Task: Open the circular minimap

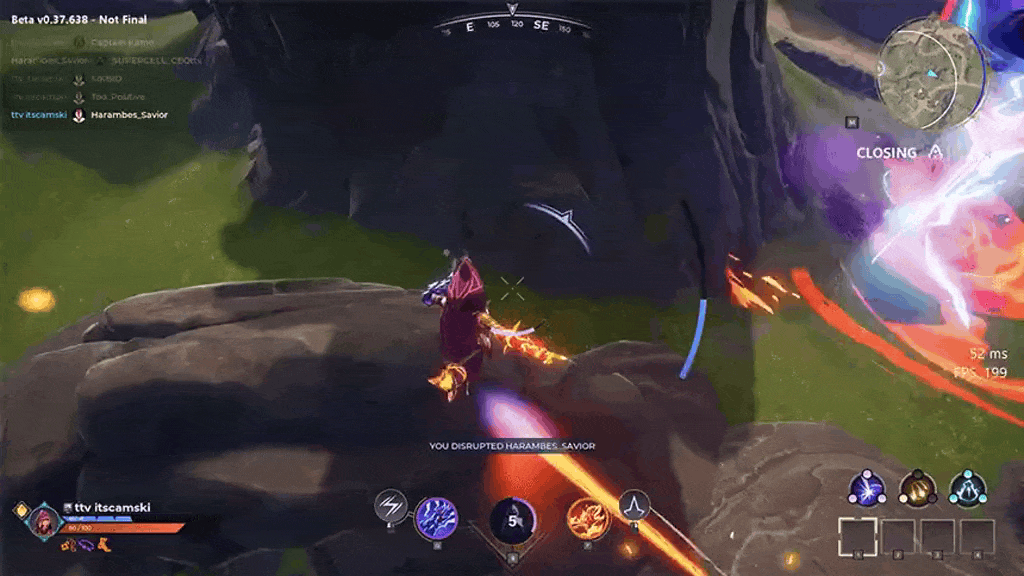Action: pos(926,66)
